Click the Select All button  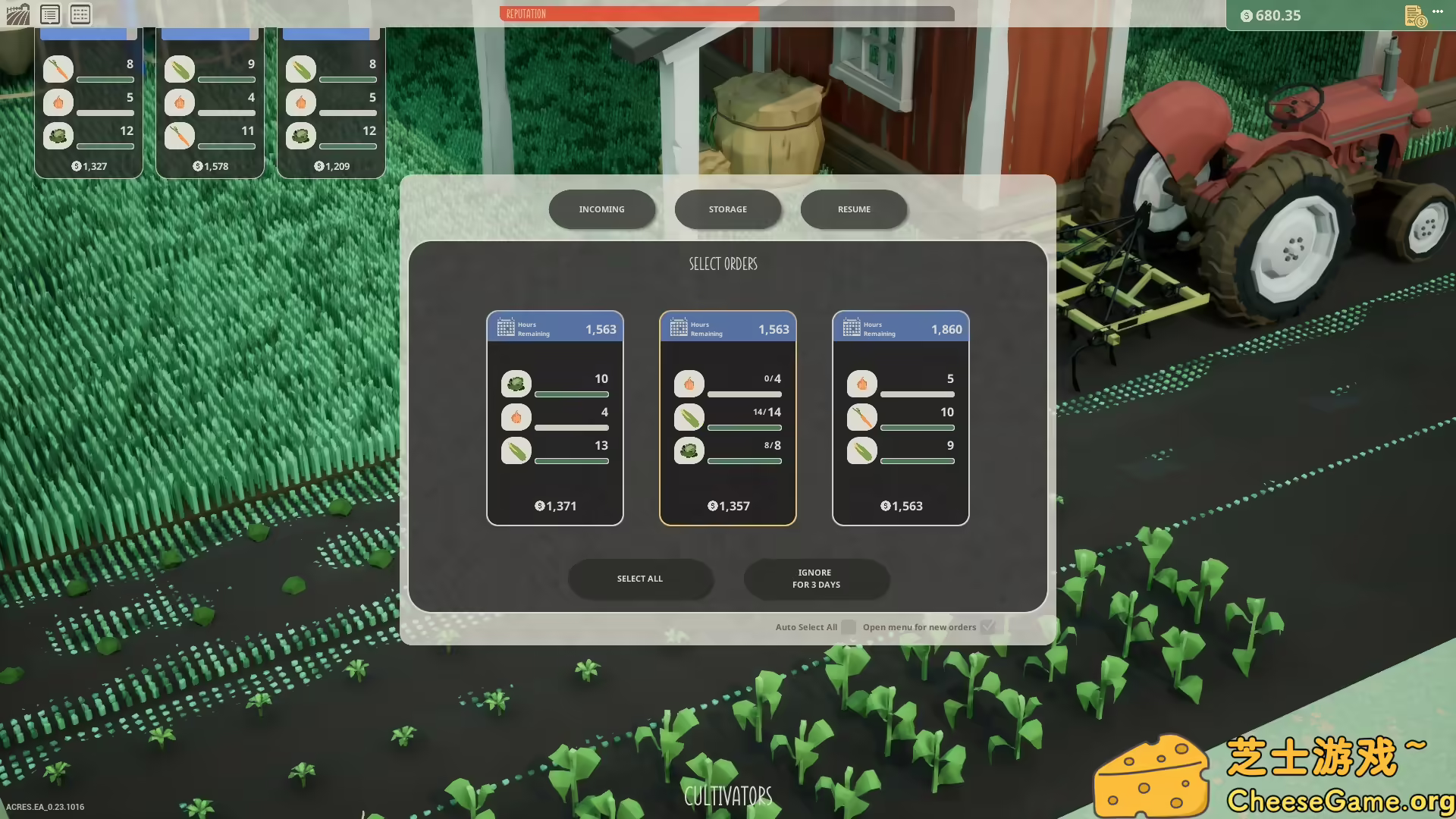click(640, 579)
